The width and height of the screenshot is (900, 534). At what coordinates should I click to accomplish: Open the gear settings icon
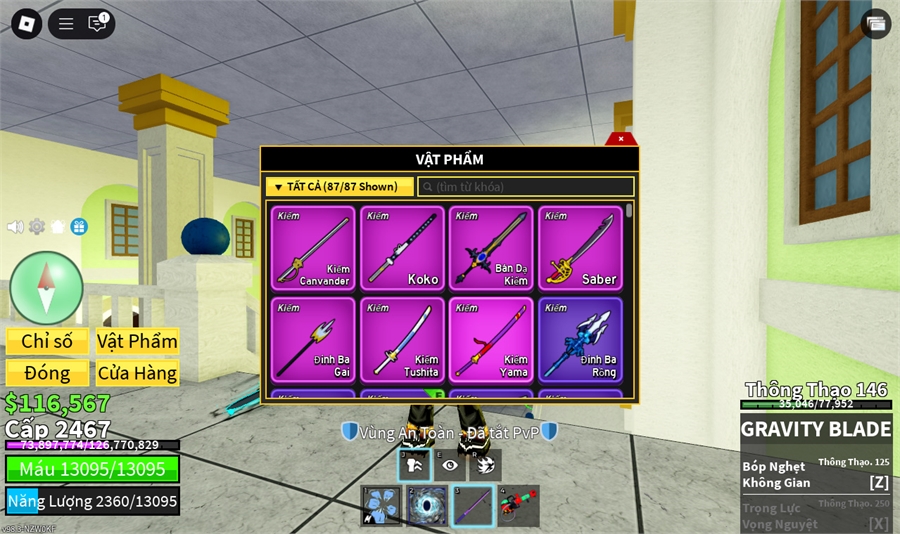point(37,227)
